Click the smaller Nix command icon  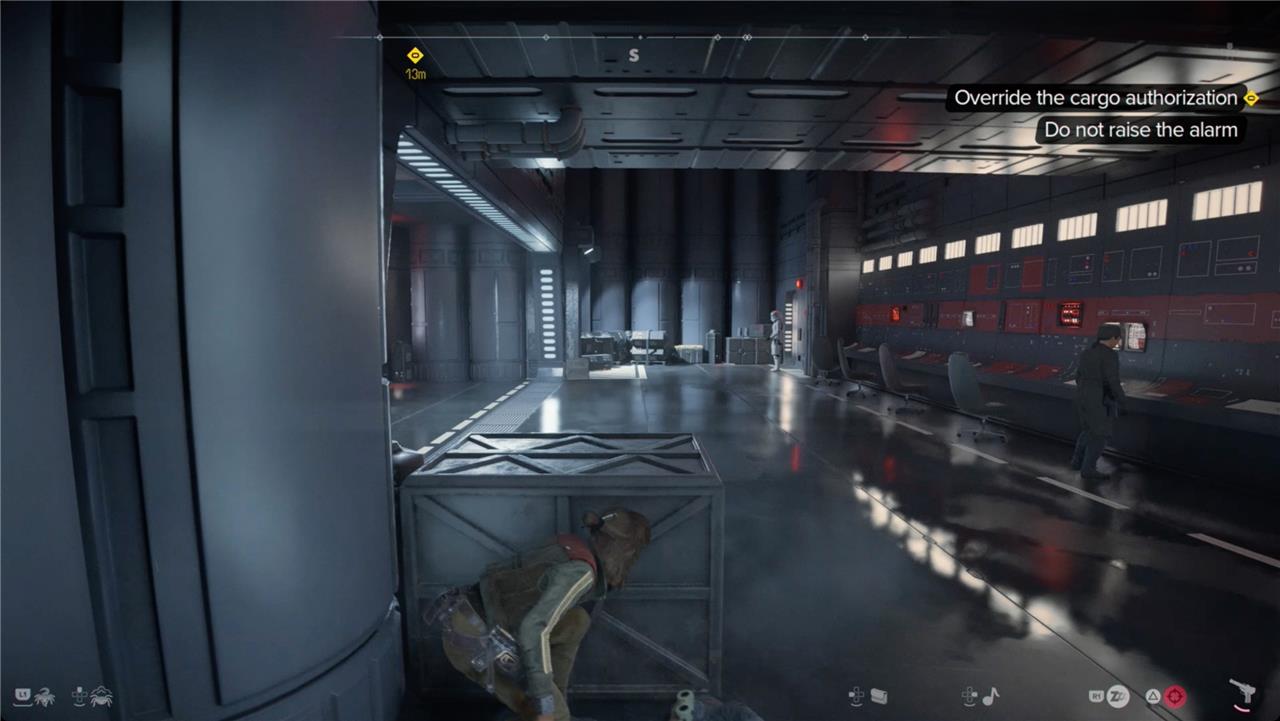42,696
